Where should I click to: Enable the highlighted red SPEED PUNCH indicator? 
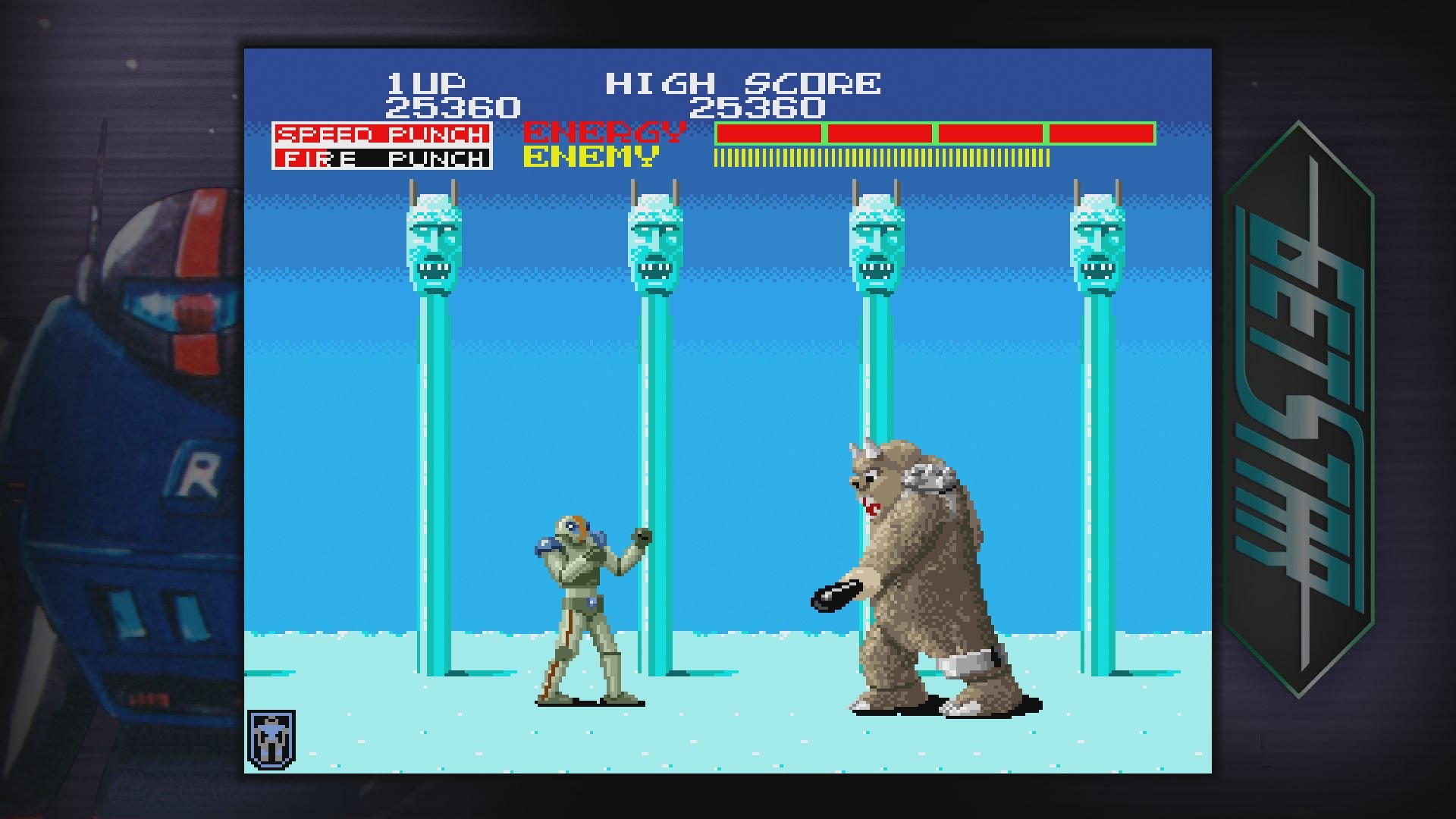click(x=383, y=133)
